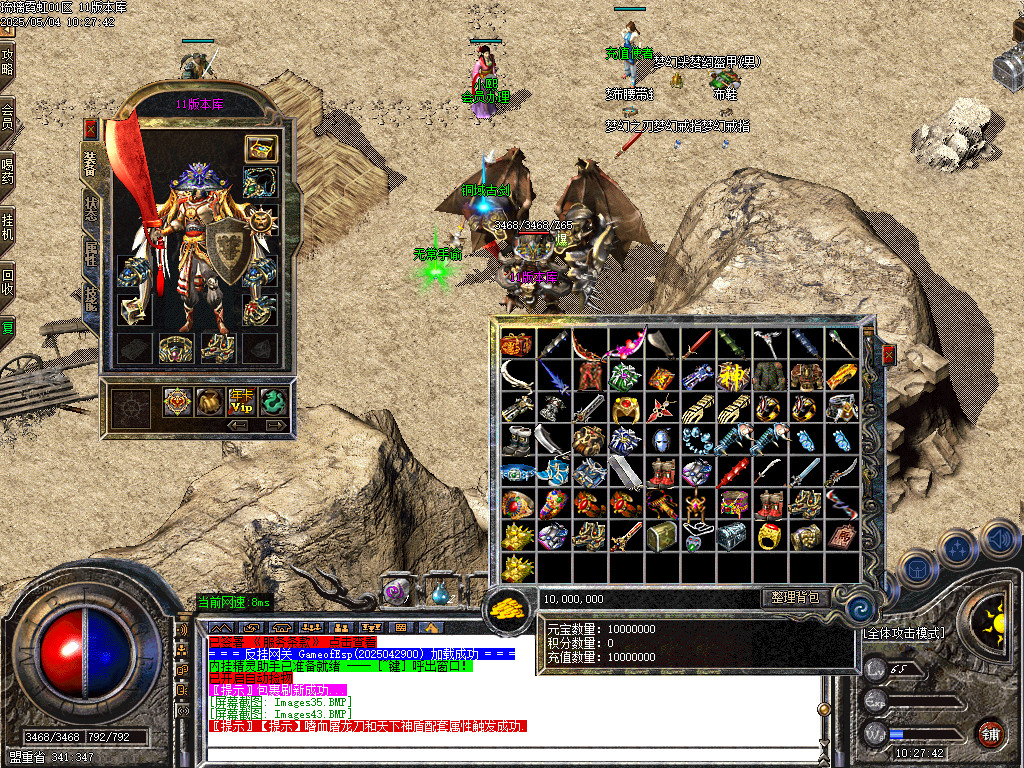
Task: Close the character equipment panel
Action: (x=90, y=129)
